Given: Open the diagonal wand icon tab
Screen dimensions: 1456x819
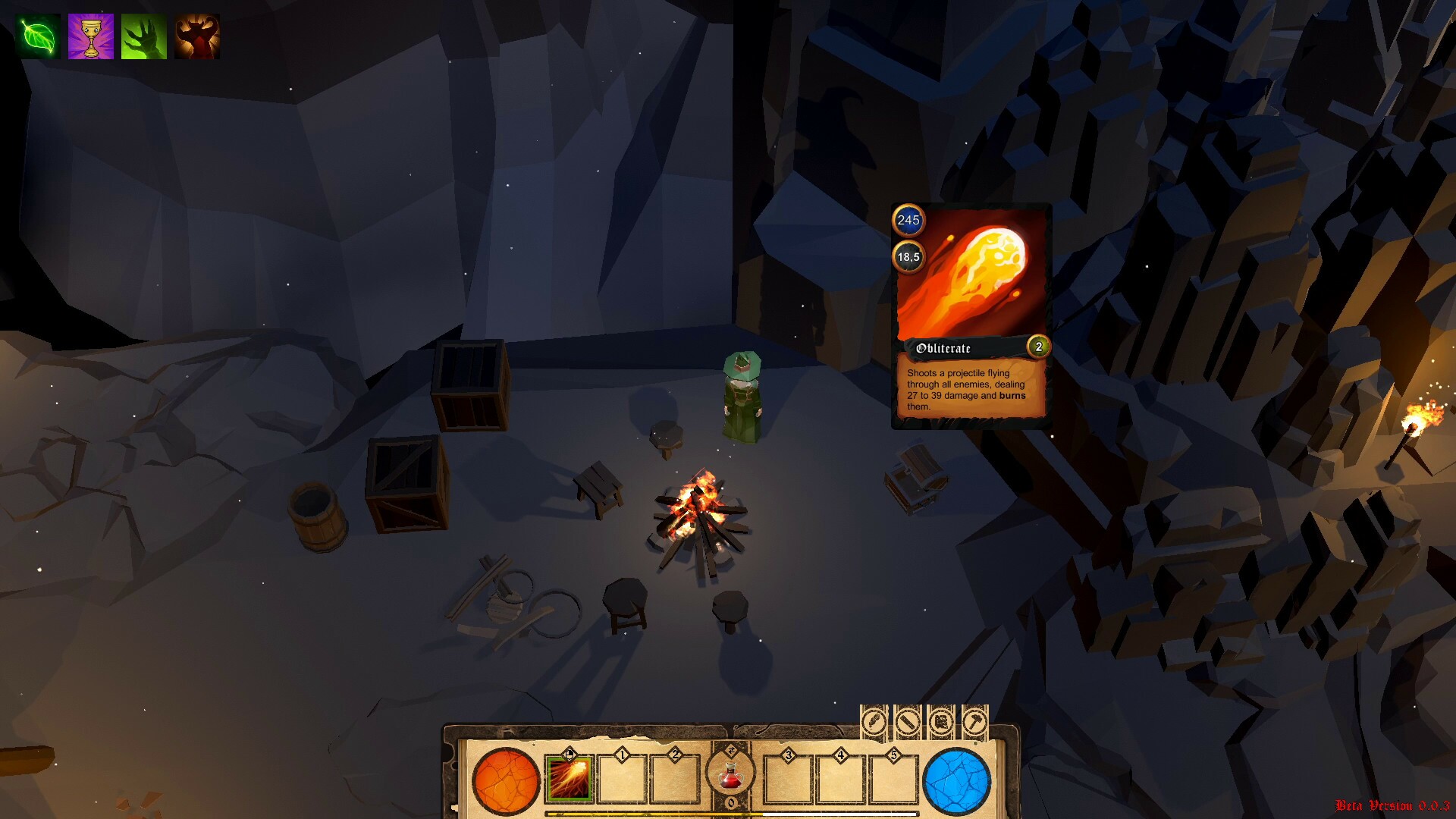Looking at the screenshot, I should (x=907, y=720).
